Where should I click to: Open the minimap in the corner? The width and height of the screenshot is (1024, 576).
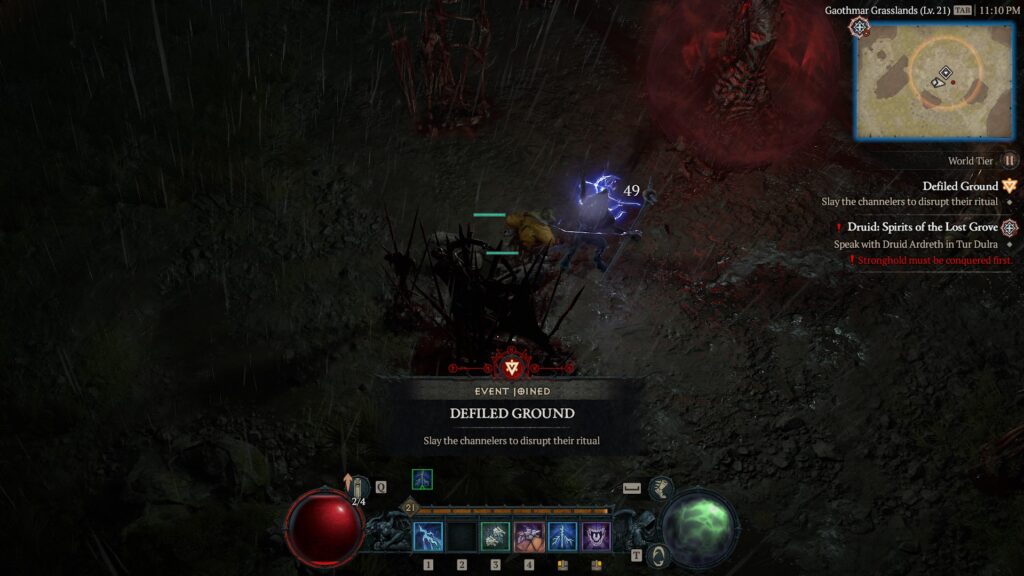[934, 80]
